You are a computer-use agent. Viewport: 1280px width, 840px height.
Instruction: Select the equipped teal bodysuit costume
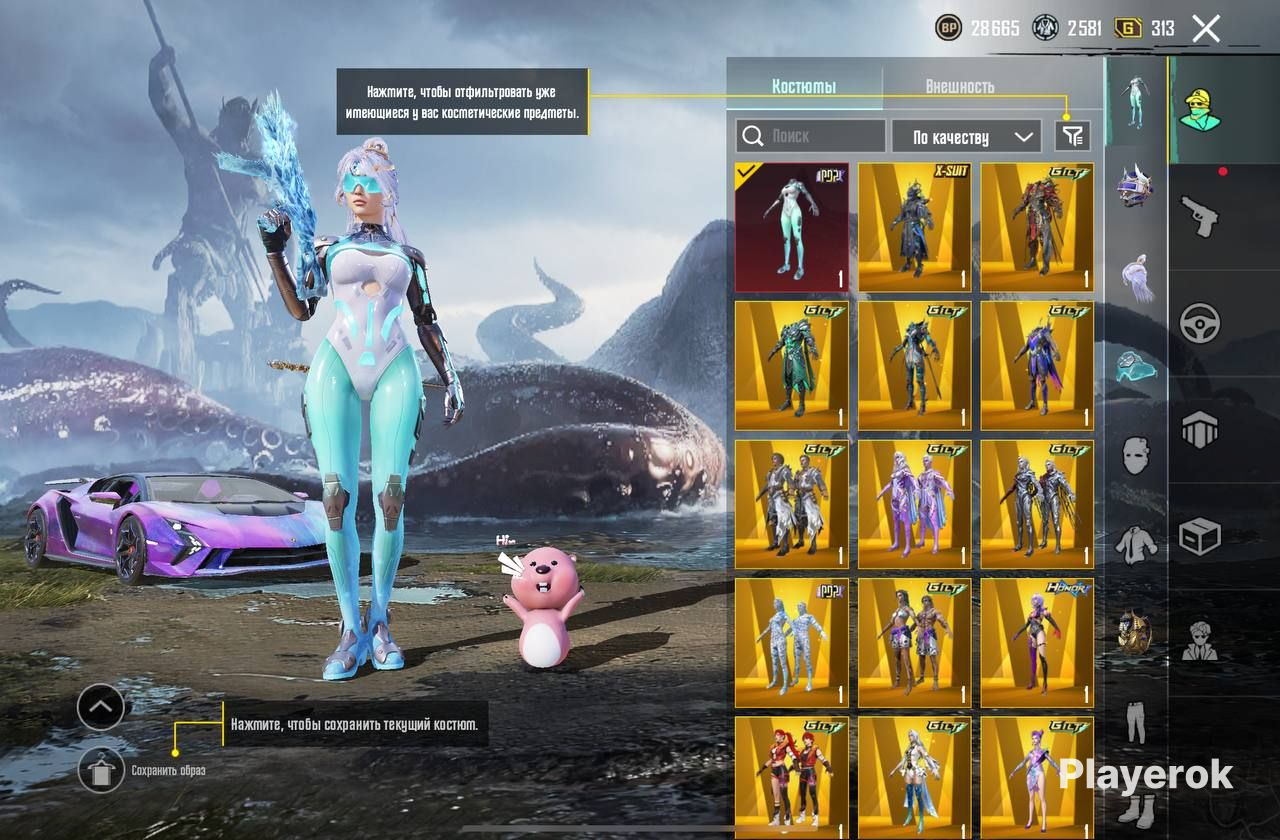pos(792,227)
